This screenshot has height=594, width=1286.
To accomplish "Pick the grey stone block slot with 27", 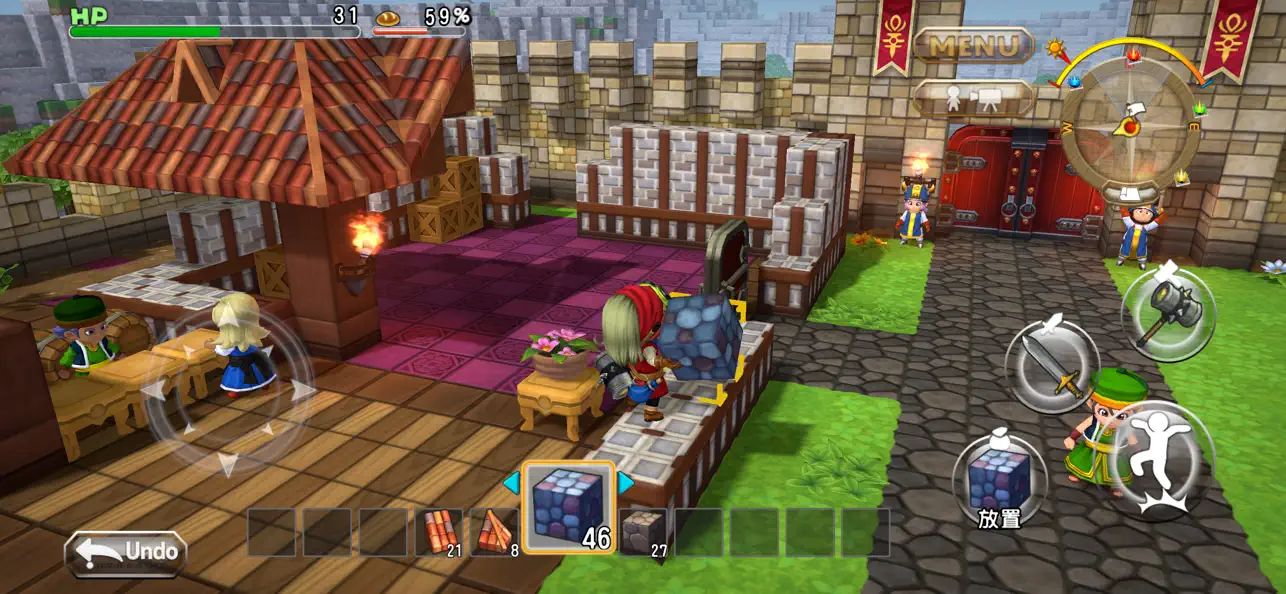I will tap(642, 532).
